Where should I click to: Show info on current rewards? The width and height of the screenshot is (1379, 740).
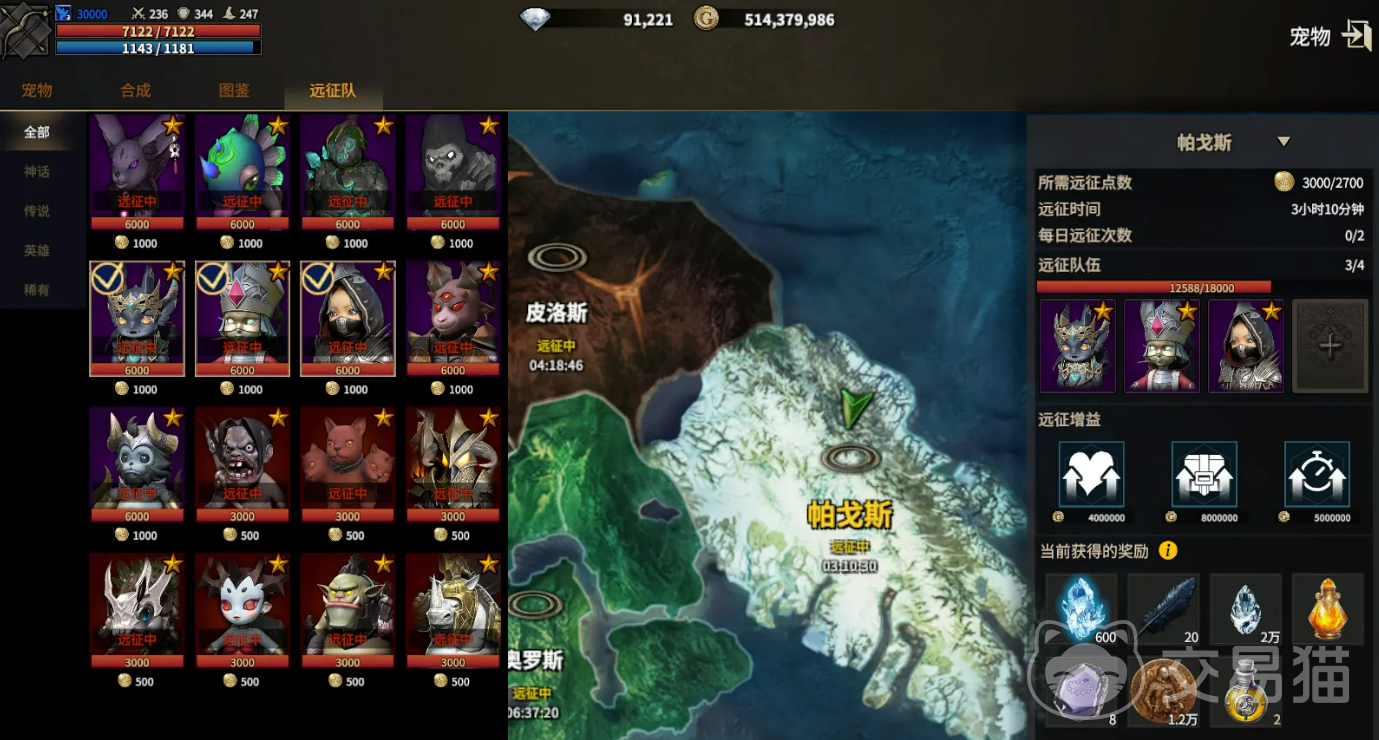[x=1167, y=551]
